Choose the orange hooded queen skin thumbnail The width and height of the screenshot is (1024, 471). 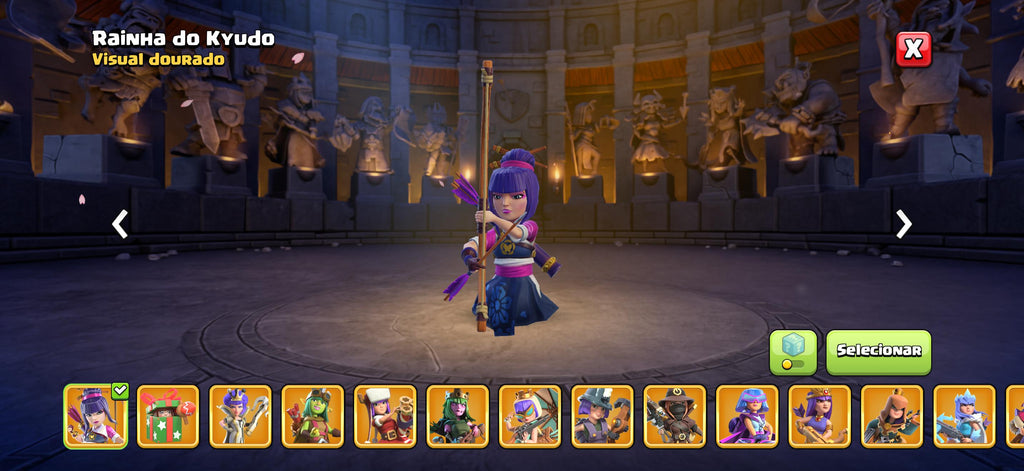coord(892,416)
